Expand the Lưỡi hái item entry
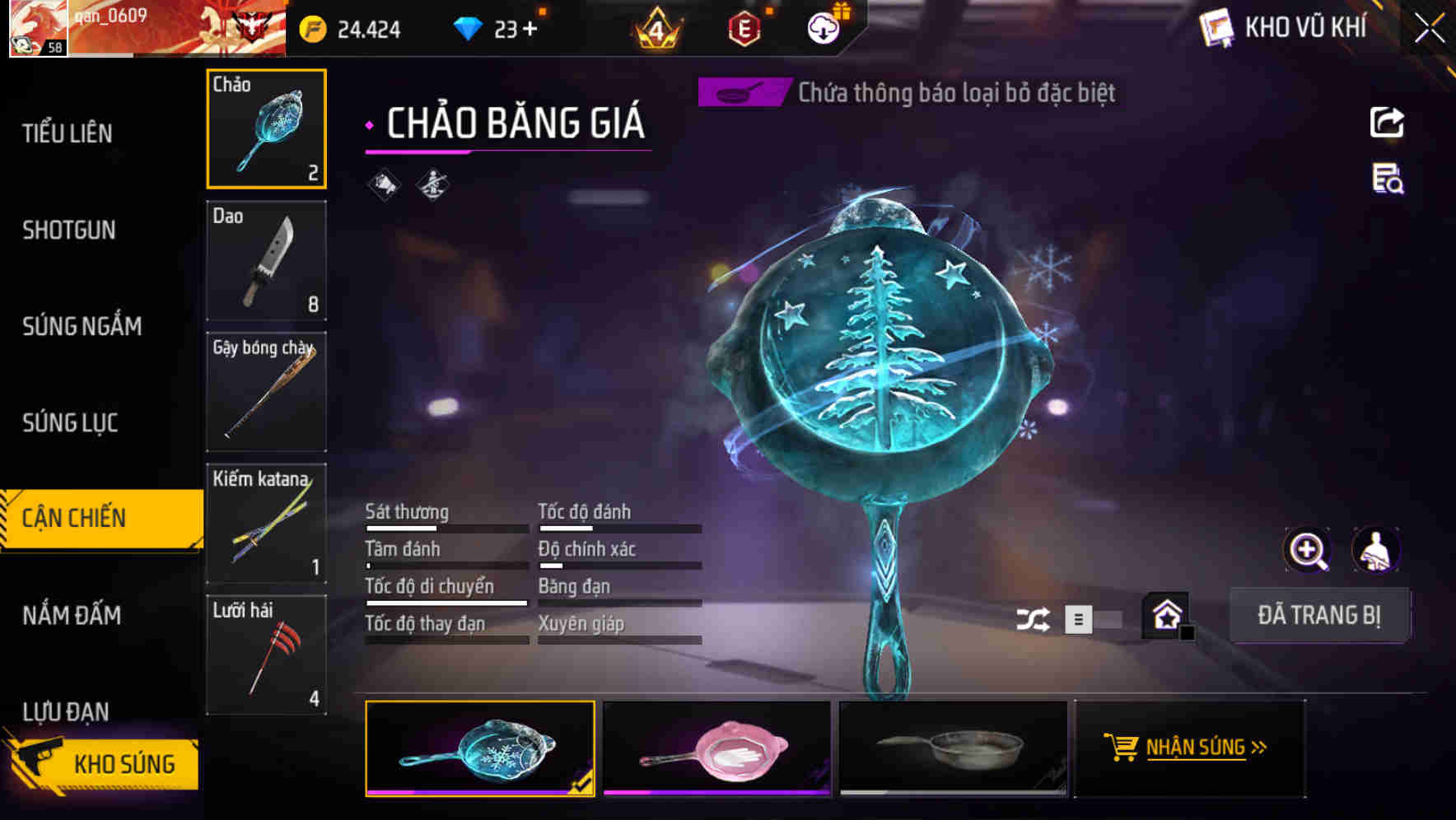Viewport: 1456px width, 820px height. coord(266,655)
